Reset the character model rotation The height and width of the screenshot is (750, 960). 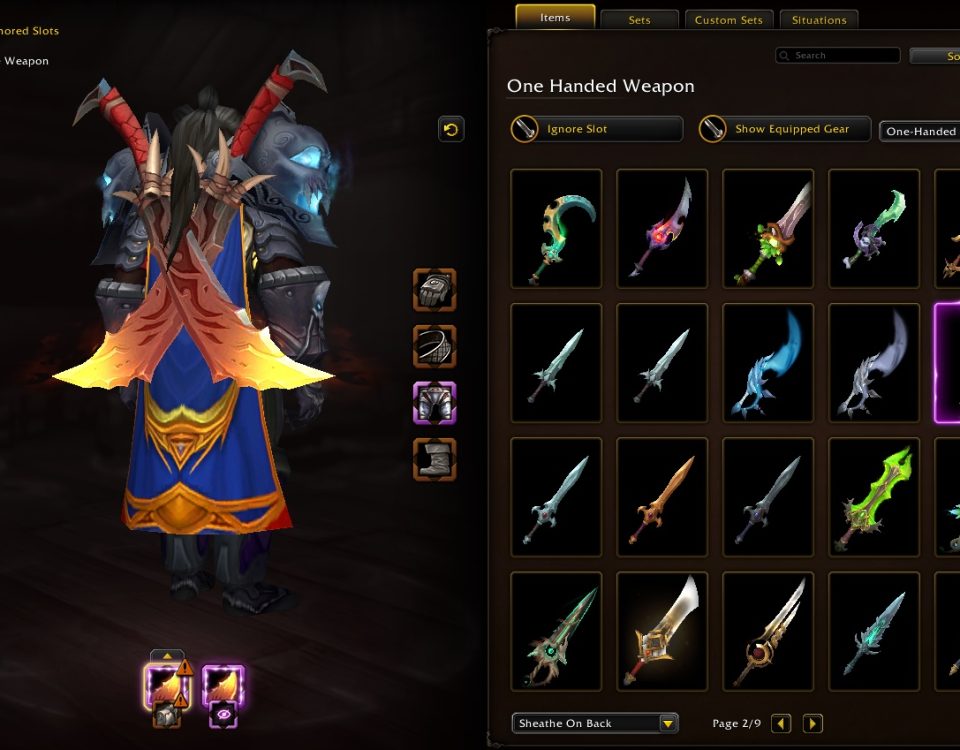(451, 129)
